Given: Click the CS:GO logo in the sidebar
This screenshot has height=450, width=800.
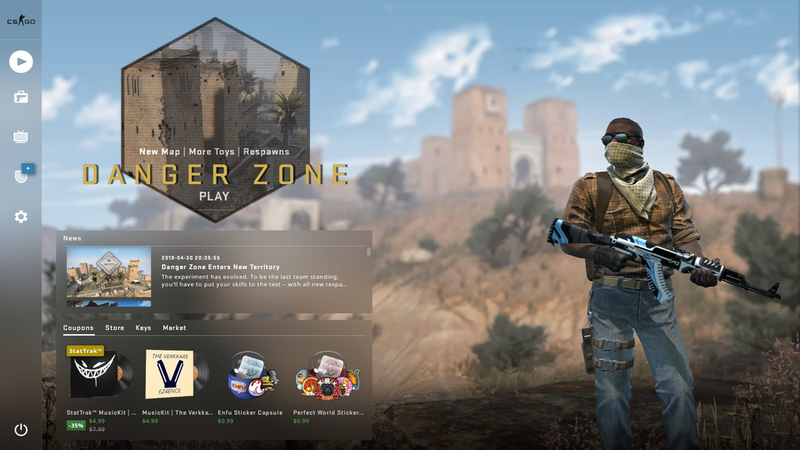Looking at the screenshot, I should (21, 21).
